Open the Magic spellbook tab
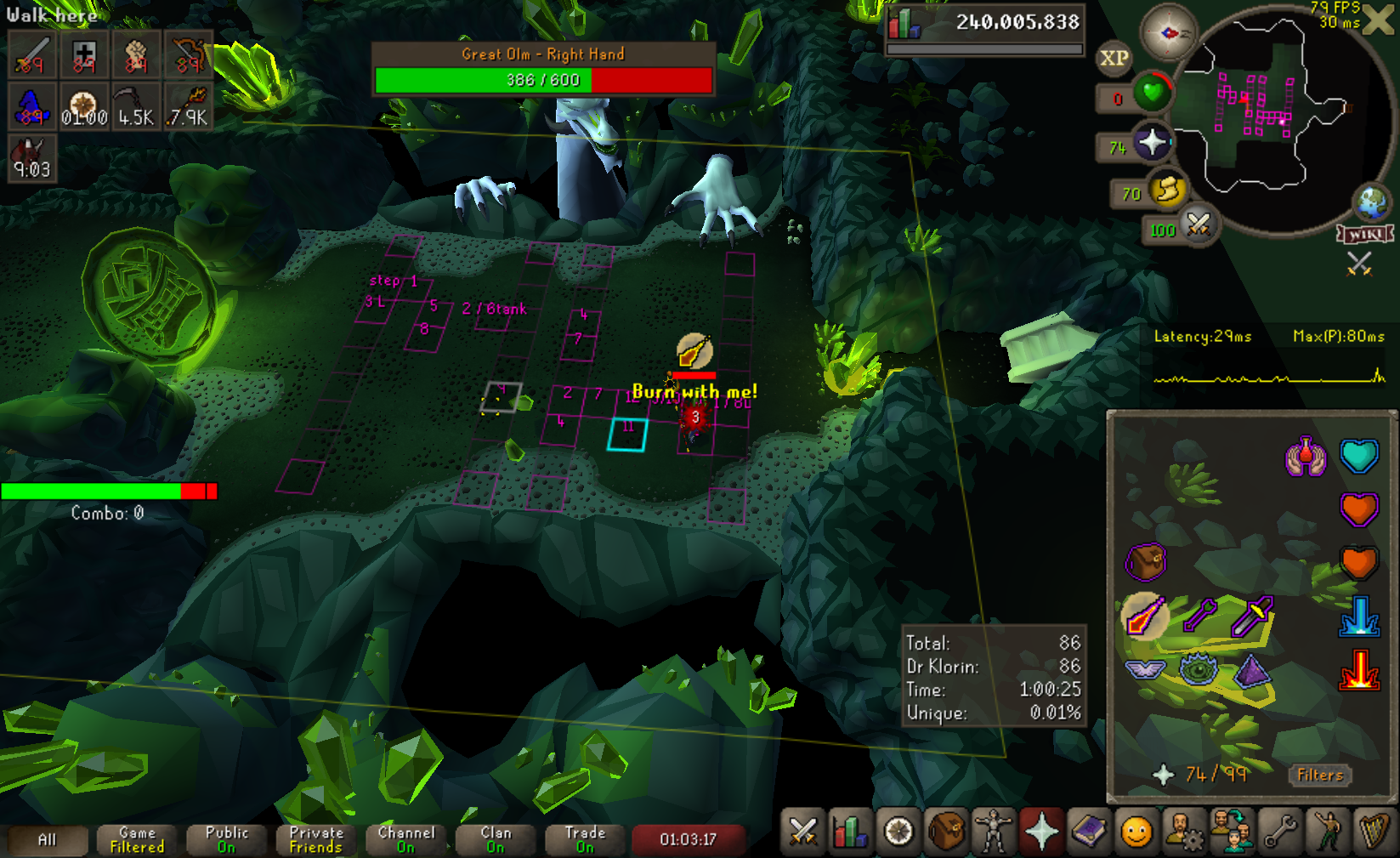Screen dimensions: 1400x858 [1089, 832]
